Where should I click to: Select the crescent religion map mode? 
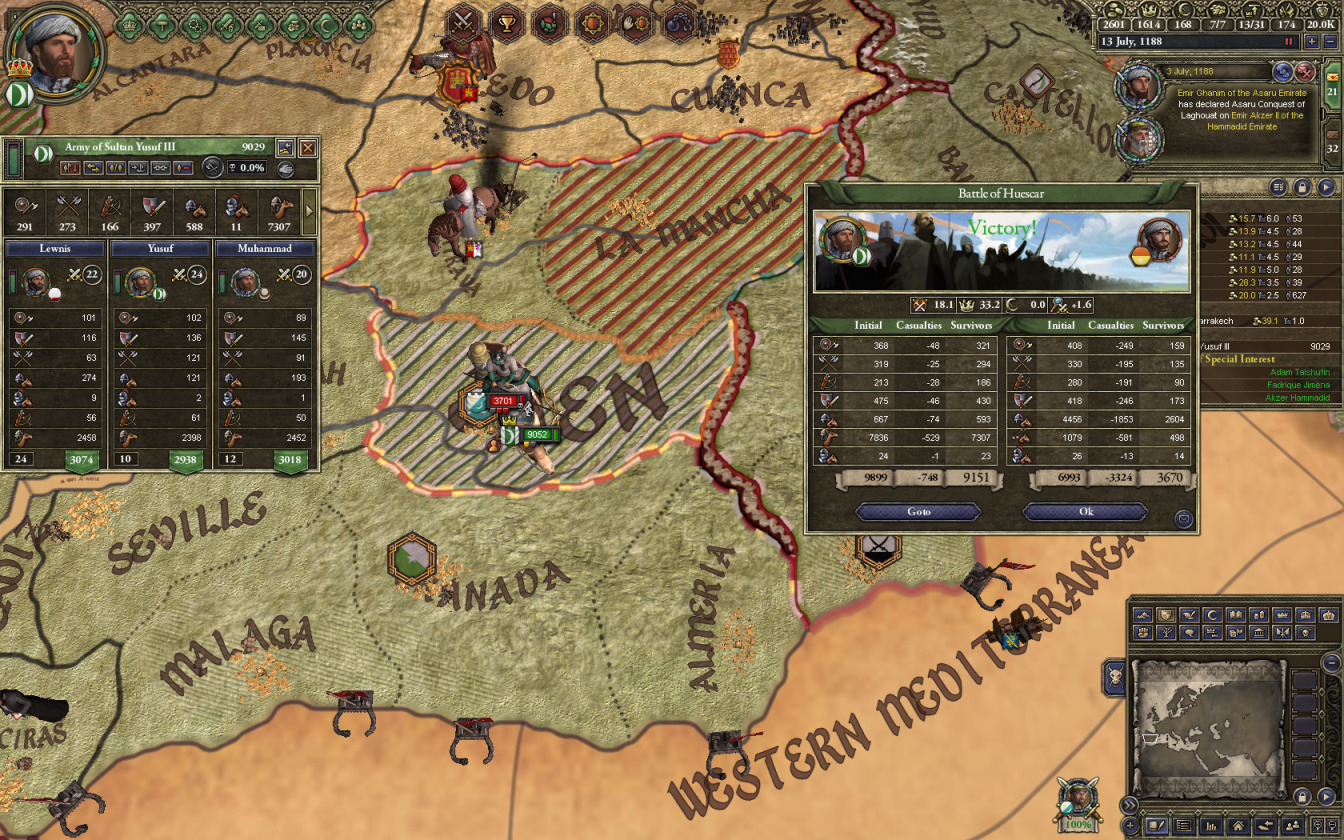click(x=1211, y=614)
